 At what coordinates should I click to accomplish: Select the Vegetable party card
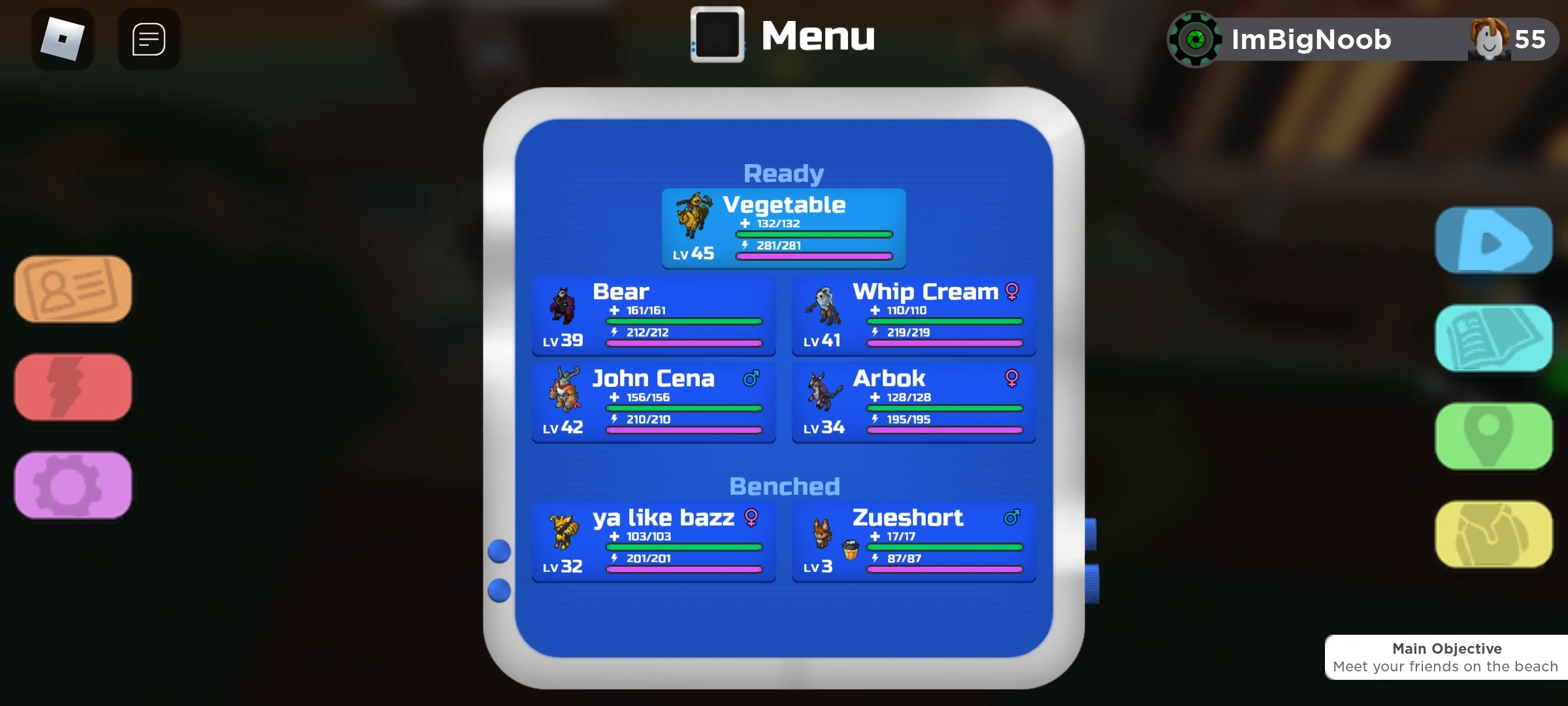(783, 228)
